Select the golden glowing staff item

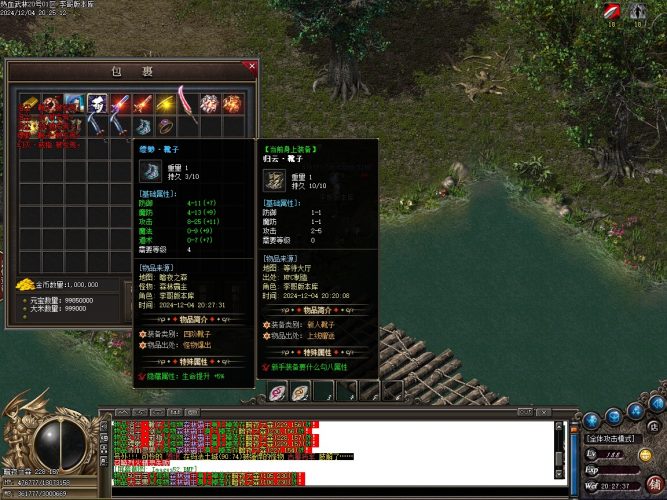tap(164, 103)
